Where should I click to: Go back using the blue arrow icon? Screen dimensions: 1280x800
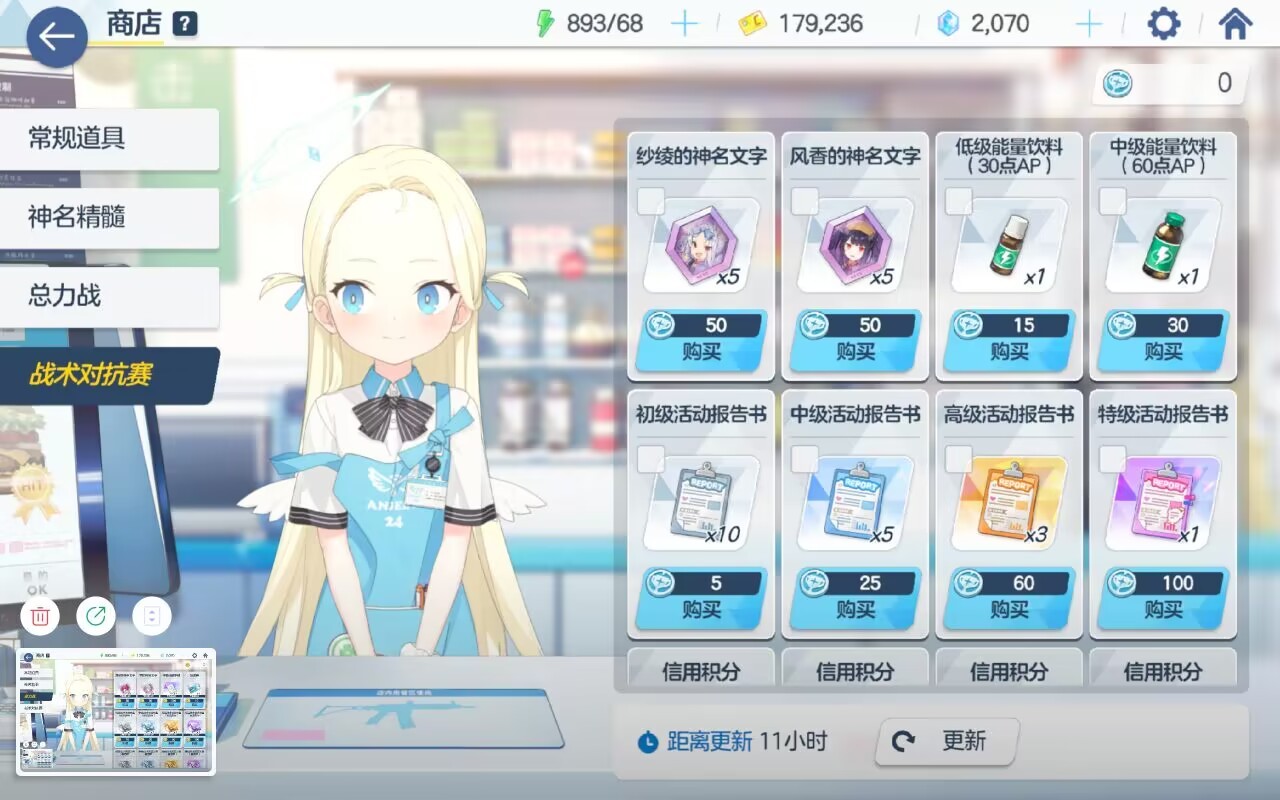point(55,38)
